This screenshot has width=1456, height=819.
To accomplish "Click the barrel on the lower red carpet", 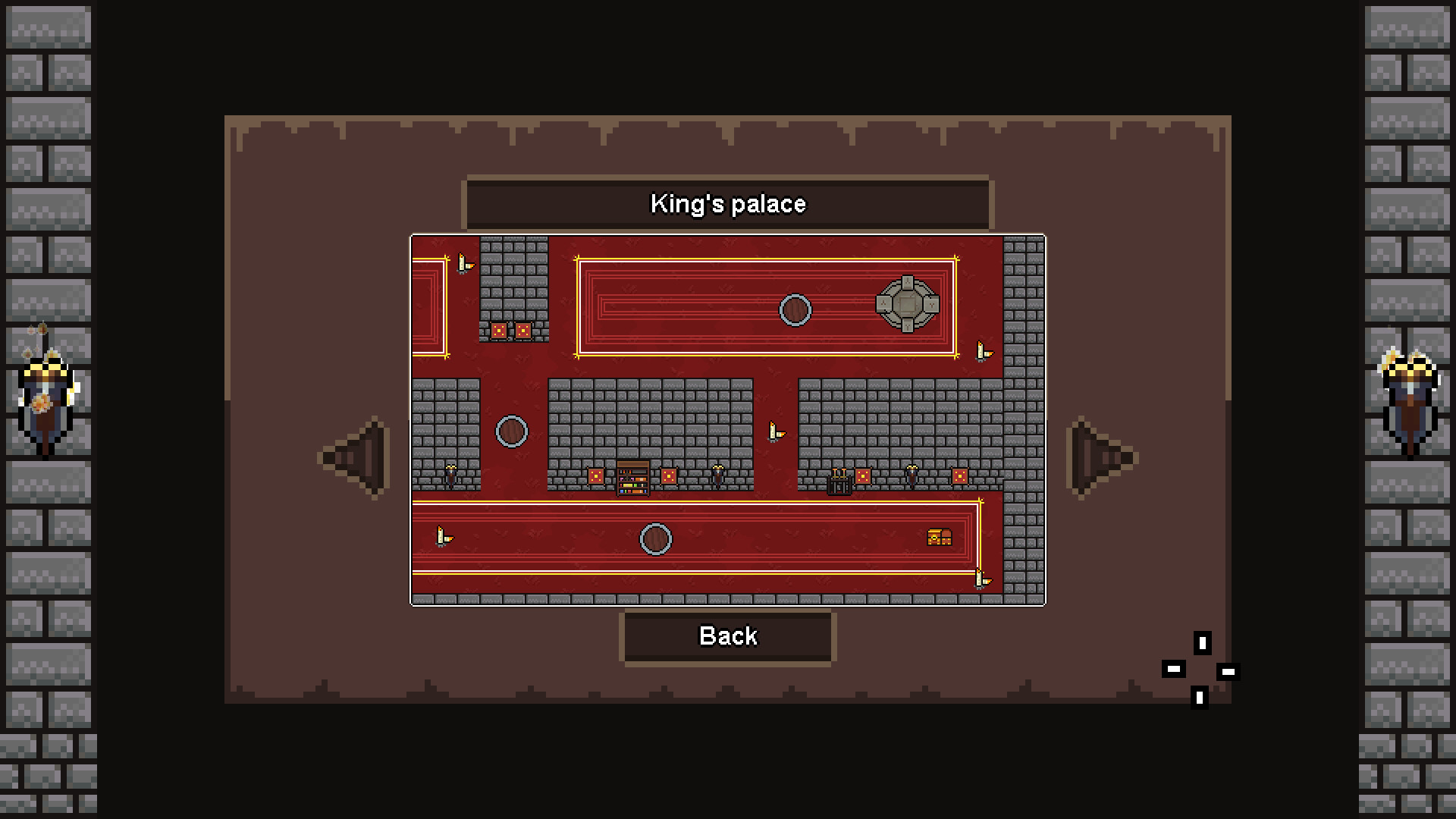I will pyautogui.click(x=656, y=538).
